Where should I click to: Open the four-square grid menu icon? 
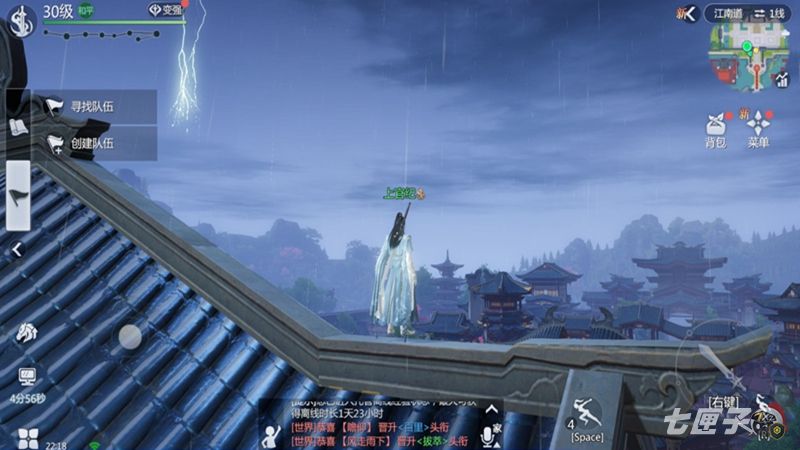pos(27,437)
